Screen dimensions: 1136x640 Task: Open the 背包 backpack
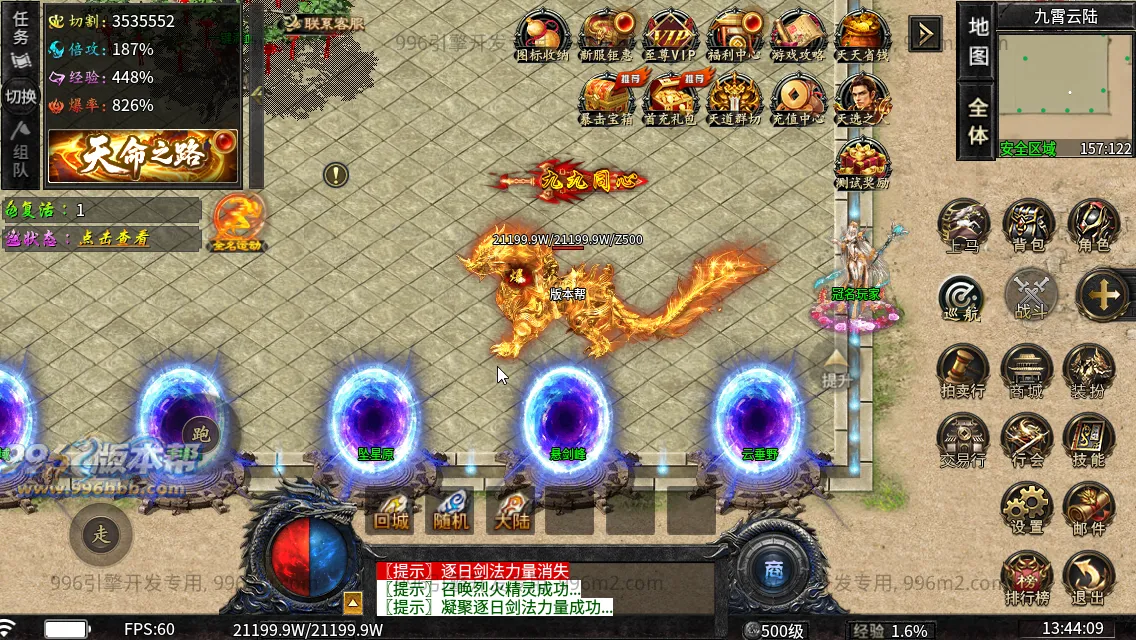click(1027, 225)
